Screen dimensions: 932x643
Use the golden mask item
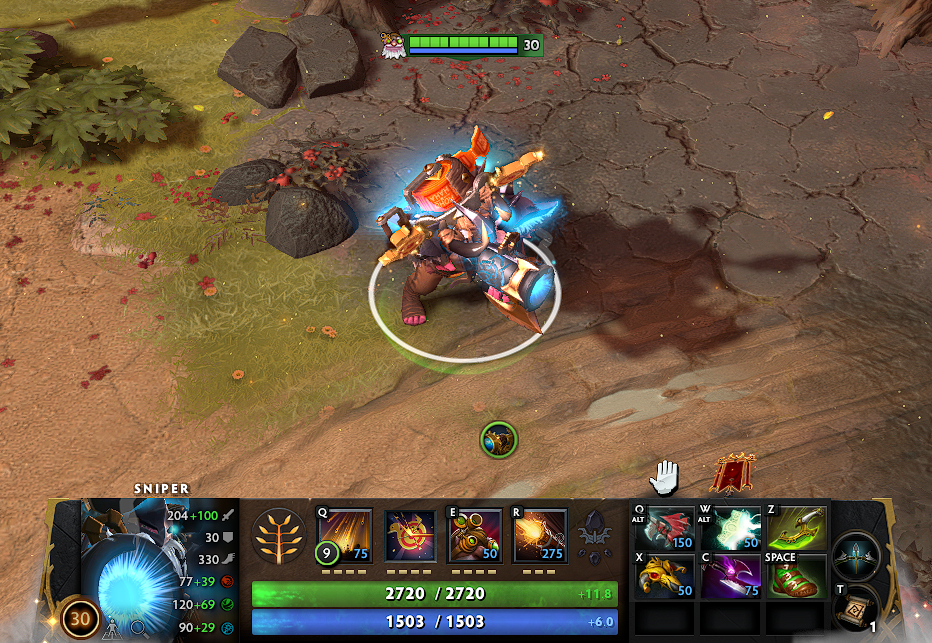coord(664,575)
